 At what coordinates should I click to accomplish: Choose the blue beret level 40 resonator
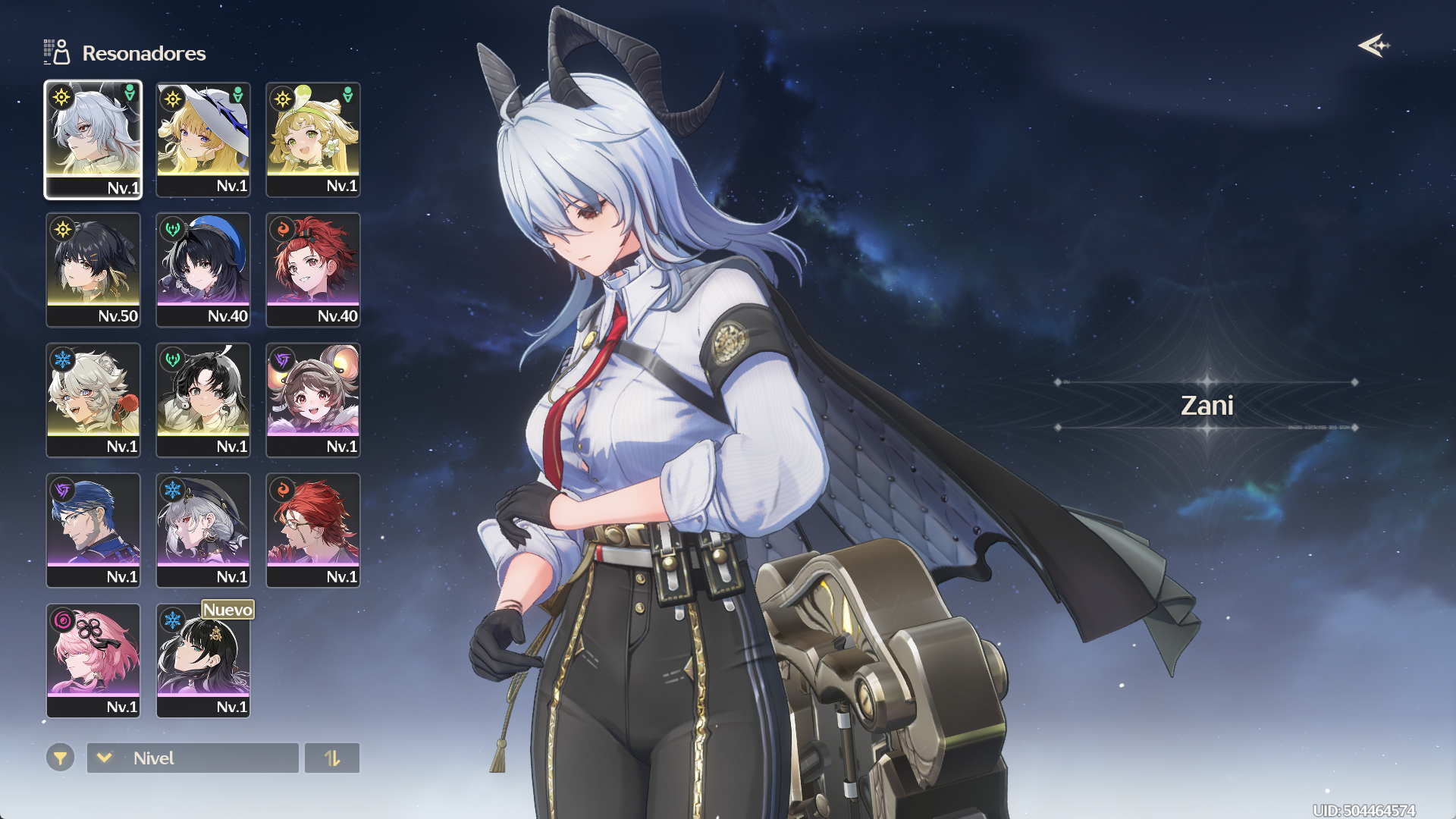pos(203,270)
